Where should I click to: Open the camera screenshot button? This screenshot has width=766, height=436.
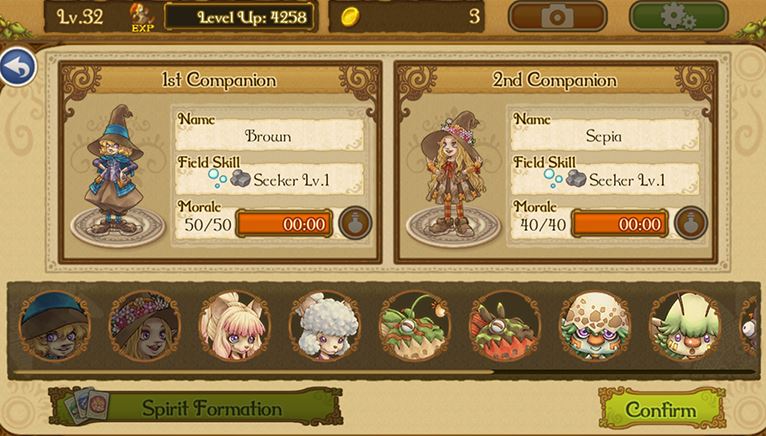tap(557, 16)
